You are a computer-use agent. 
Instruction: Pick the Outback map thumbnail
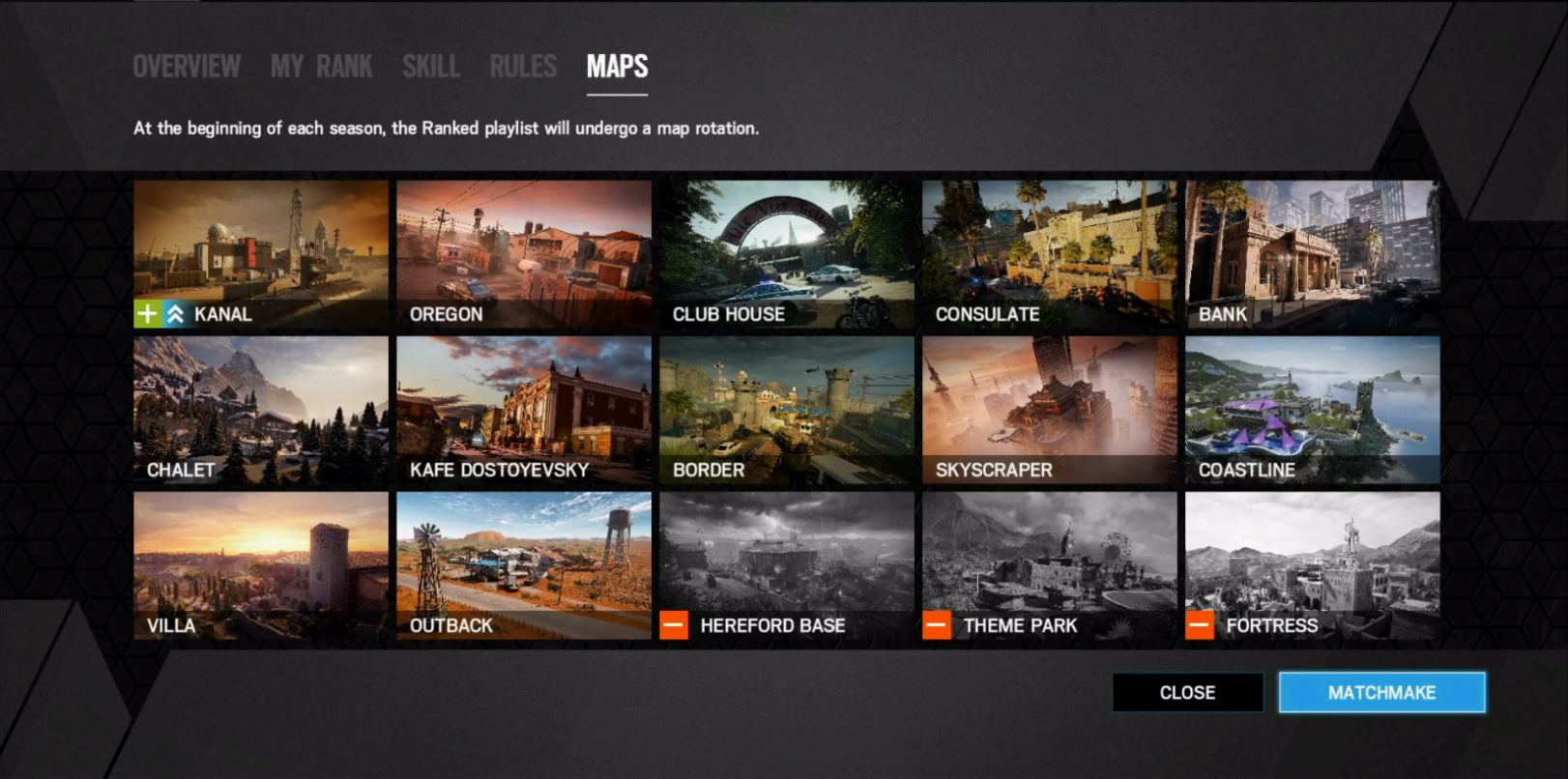tap(524, 565)
